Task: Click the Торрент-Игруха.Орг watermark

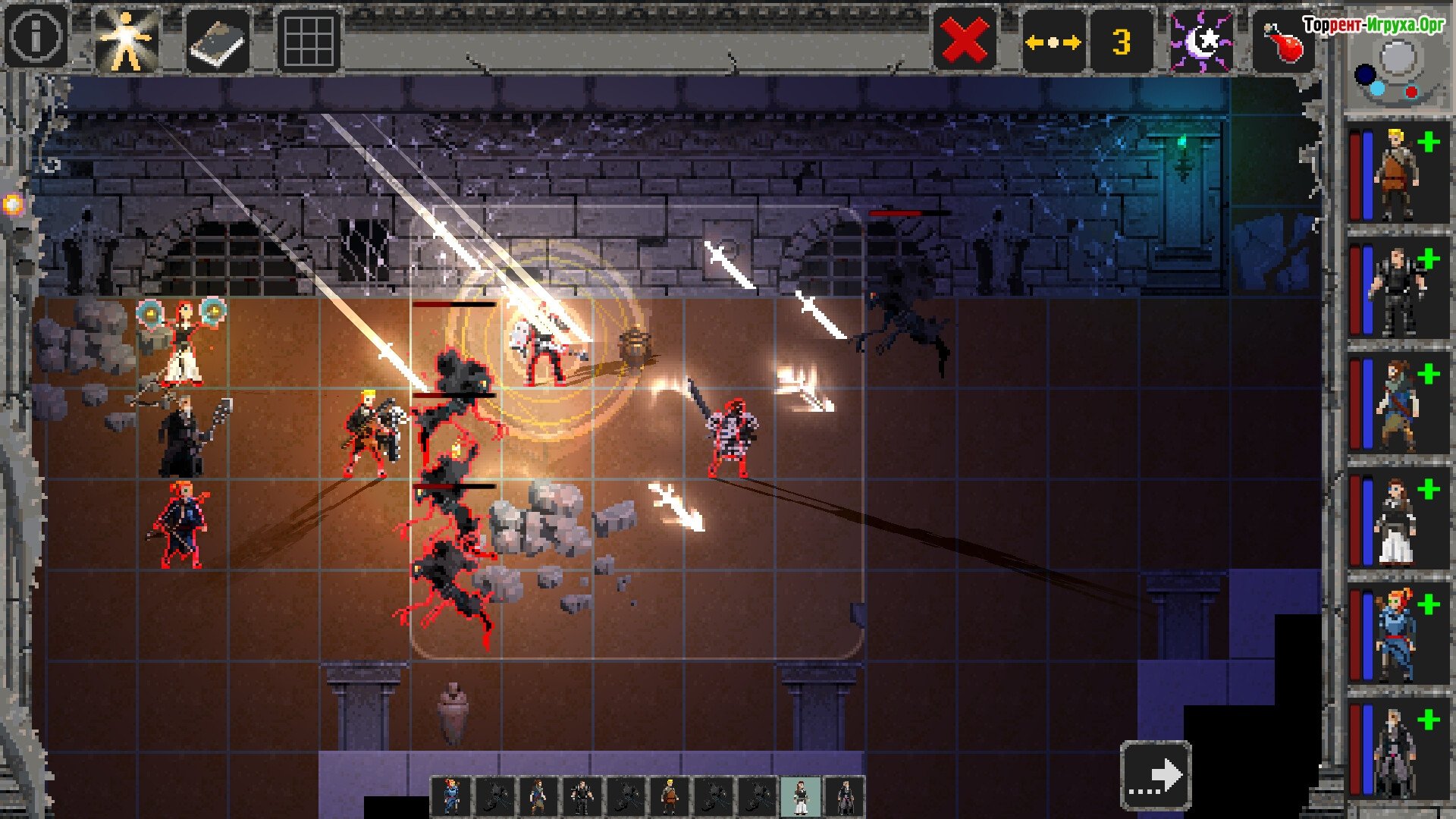Action: (x=1373, y=25)
